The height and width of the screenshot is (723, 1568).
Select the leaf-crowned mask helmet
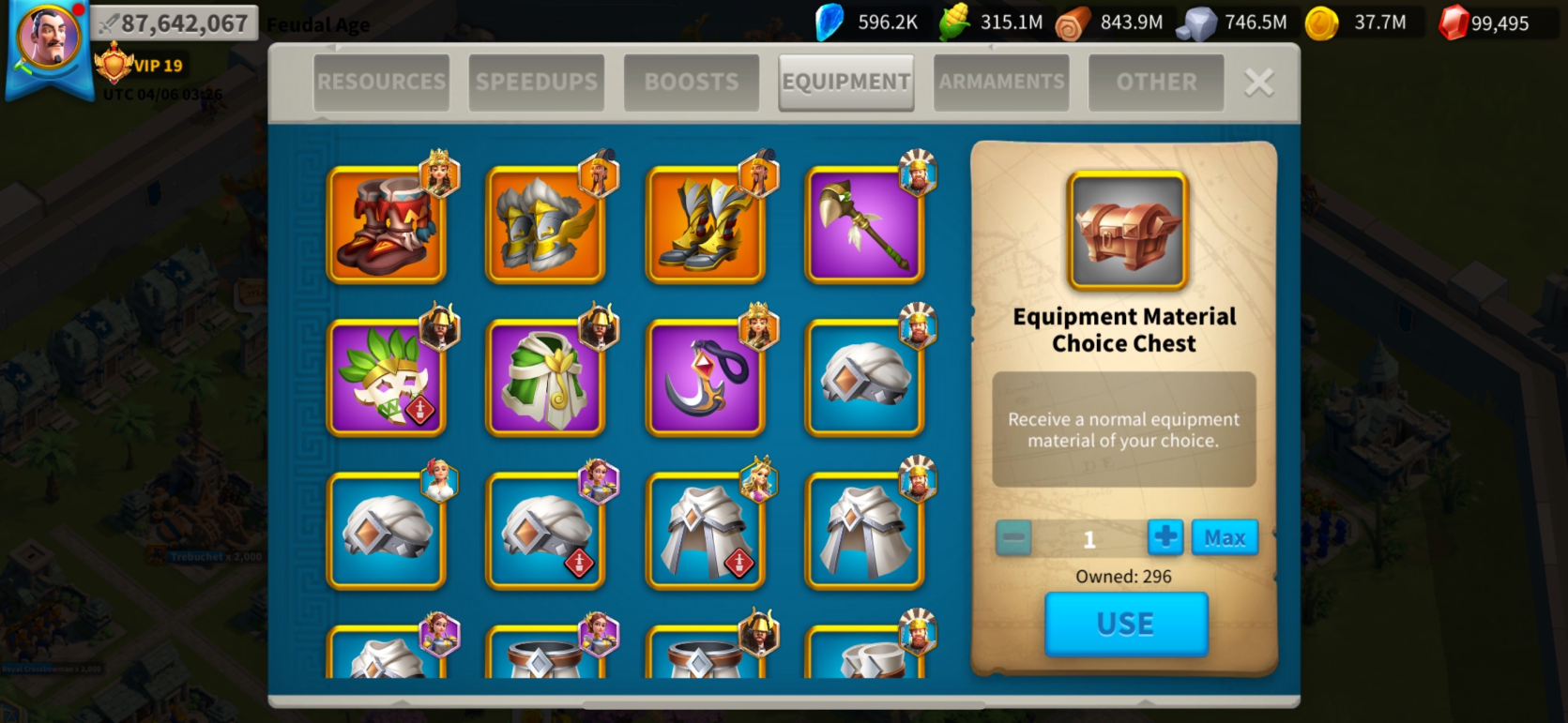[x=386, y=378]
